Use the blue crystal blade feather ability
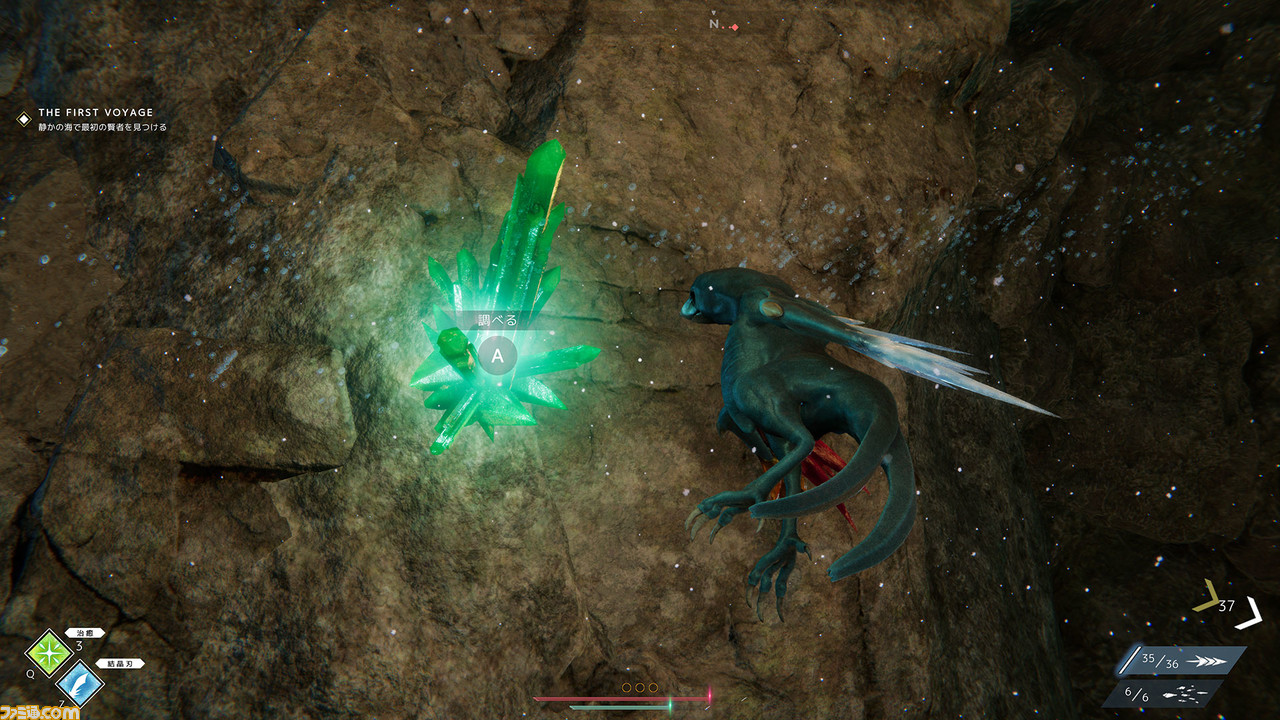 80,683
